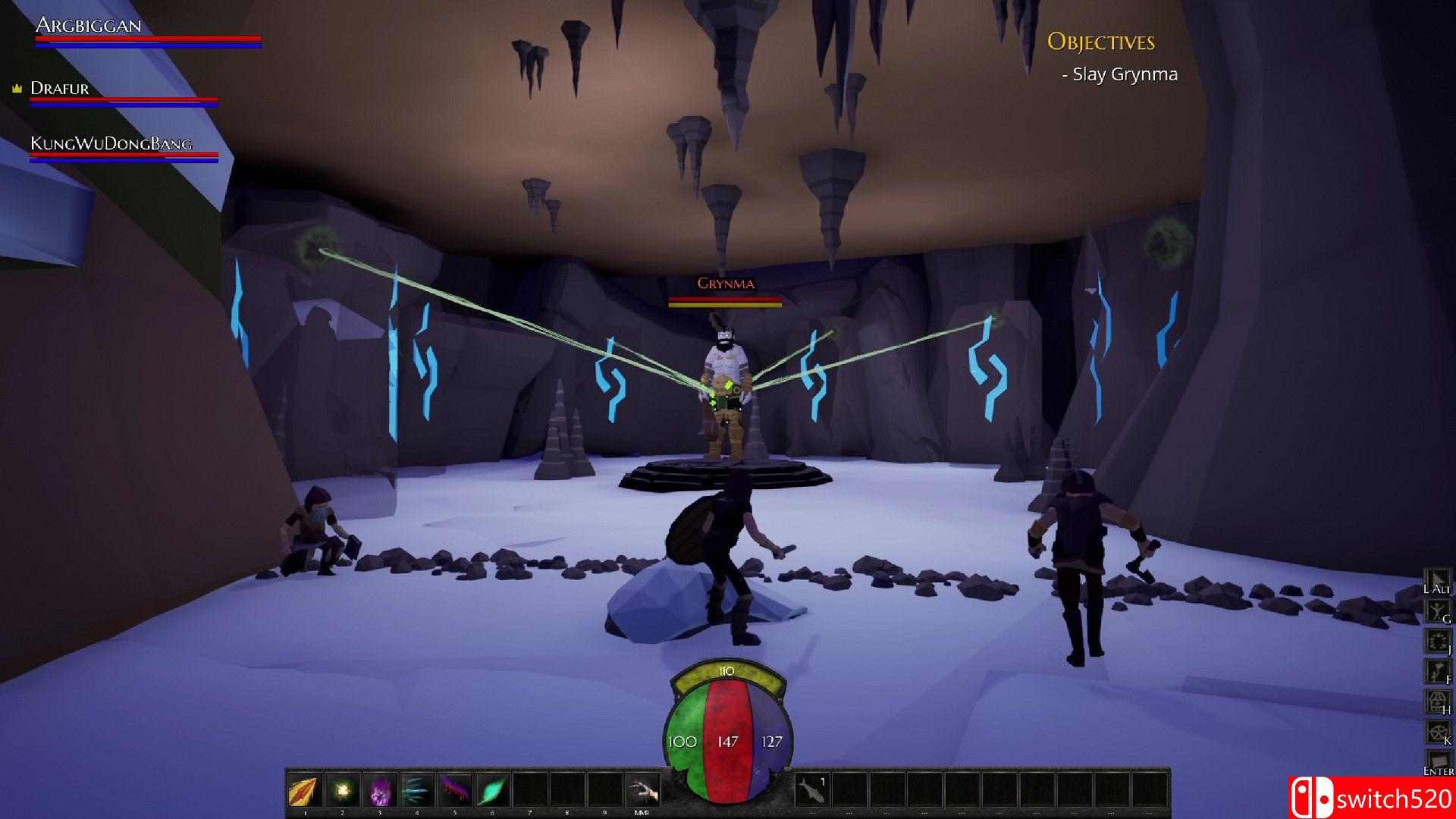Select party member Argbiggan

click(x=89, y=26)
